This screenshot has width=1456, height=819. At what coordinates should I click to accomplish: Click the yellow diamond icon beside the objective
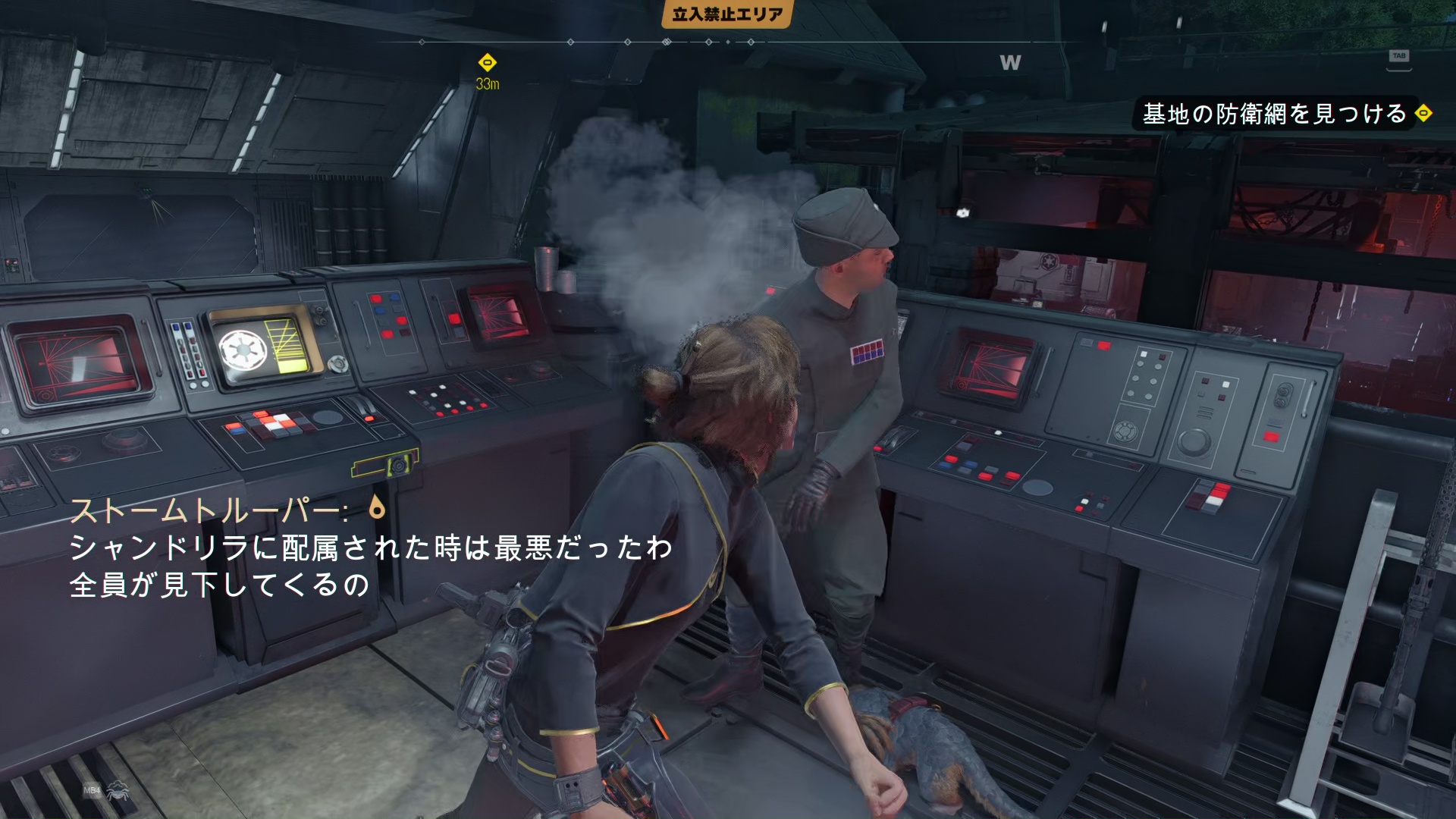point(1423,113)
